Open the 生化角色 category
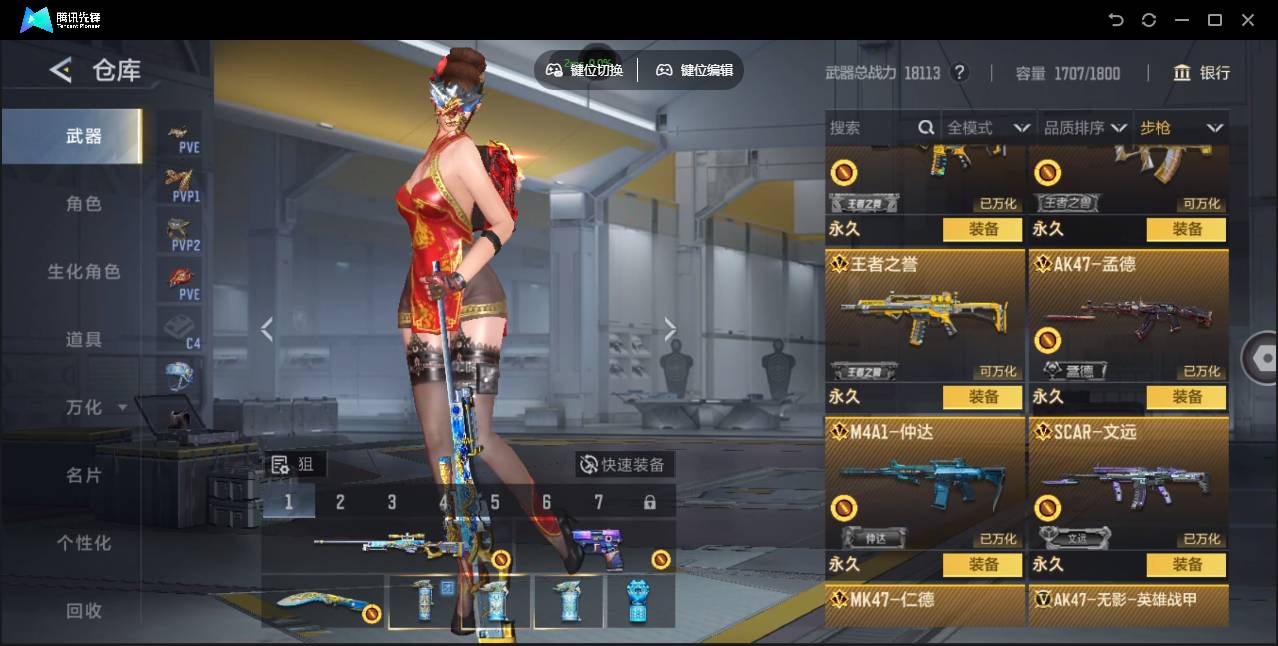This screenshot has width=1278, height=646. 84,272
